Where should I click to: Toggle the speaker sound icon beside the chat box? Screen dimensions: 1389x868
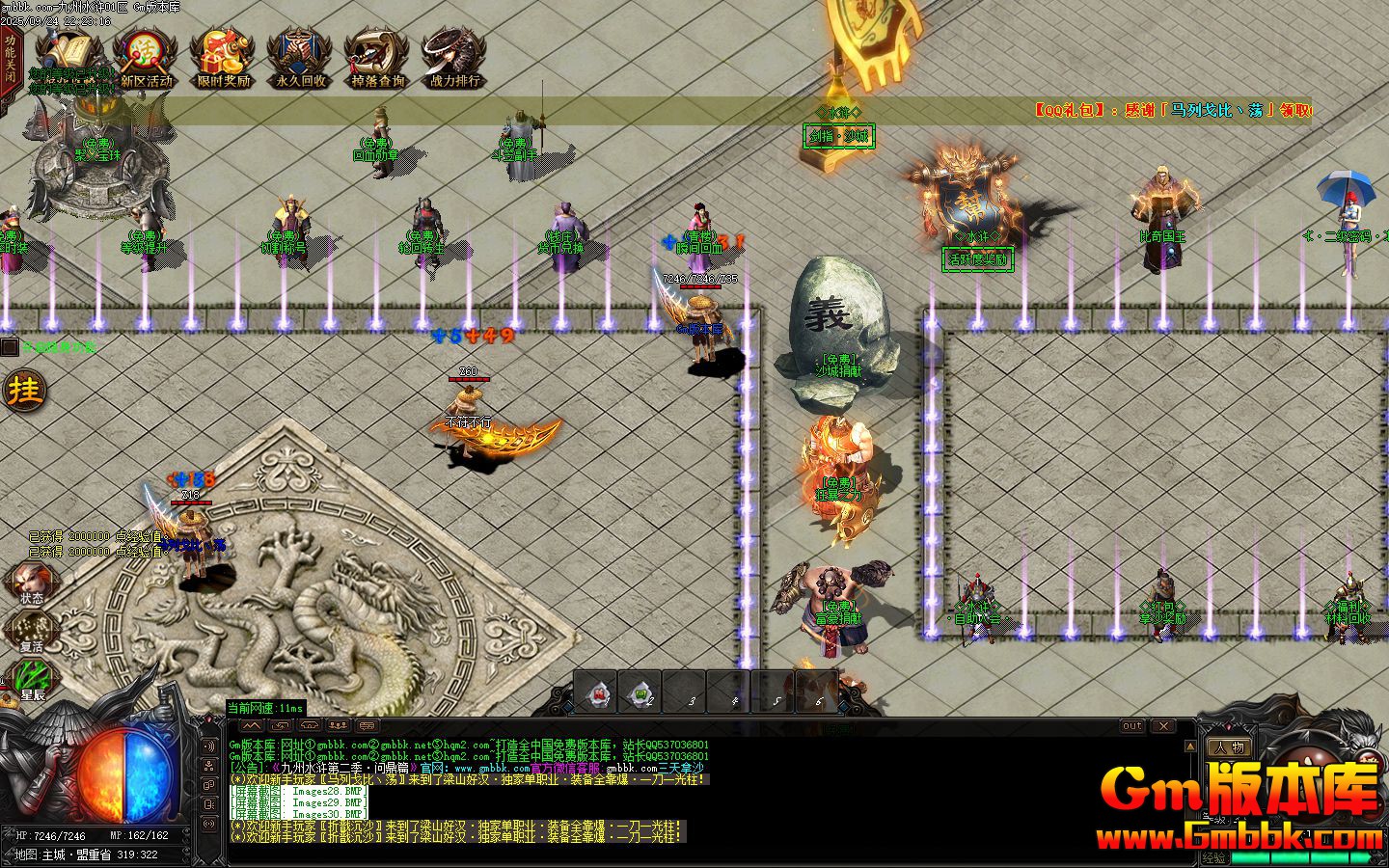[209, 746]
